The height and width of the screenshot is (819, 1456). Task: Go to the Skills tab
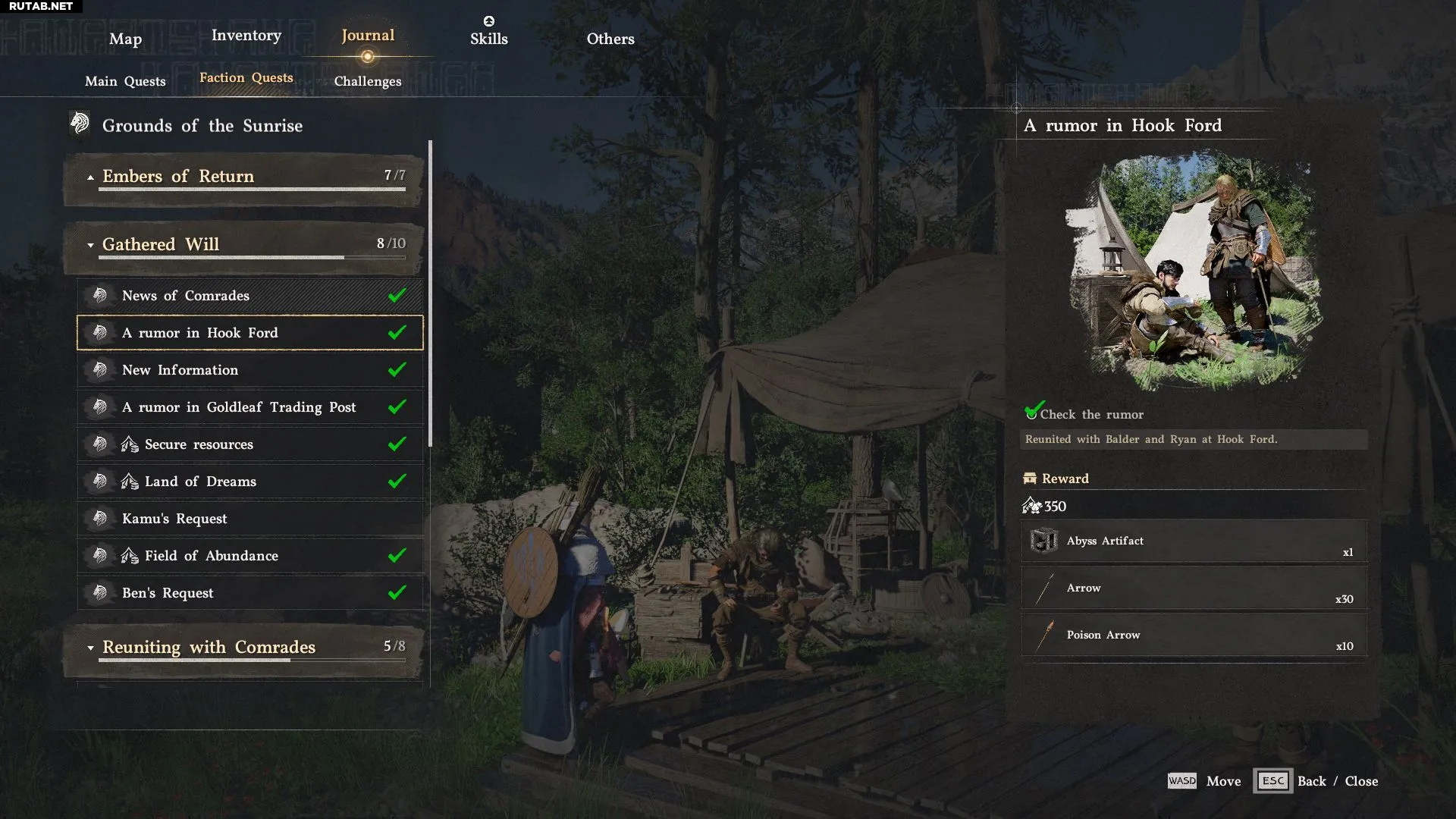click(x=488, y=39)
